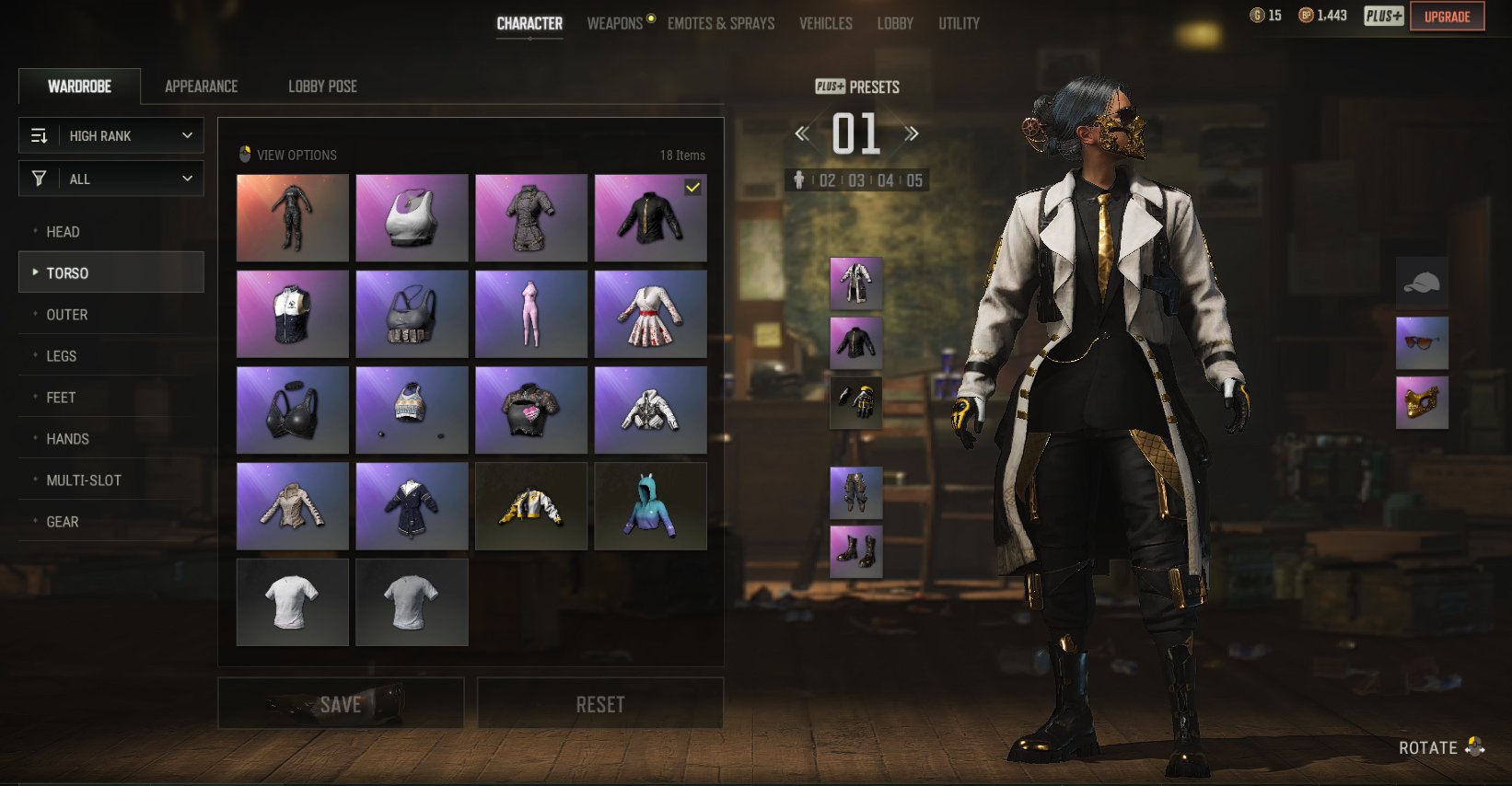
Task: Open the Gear category
Action: click(63, 522)
